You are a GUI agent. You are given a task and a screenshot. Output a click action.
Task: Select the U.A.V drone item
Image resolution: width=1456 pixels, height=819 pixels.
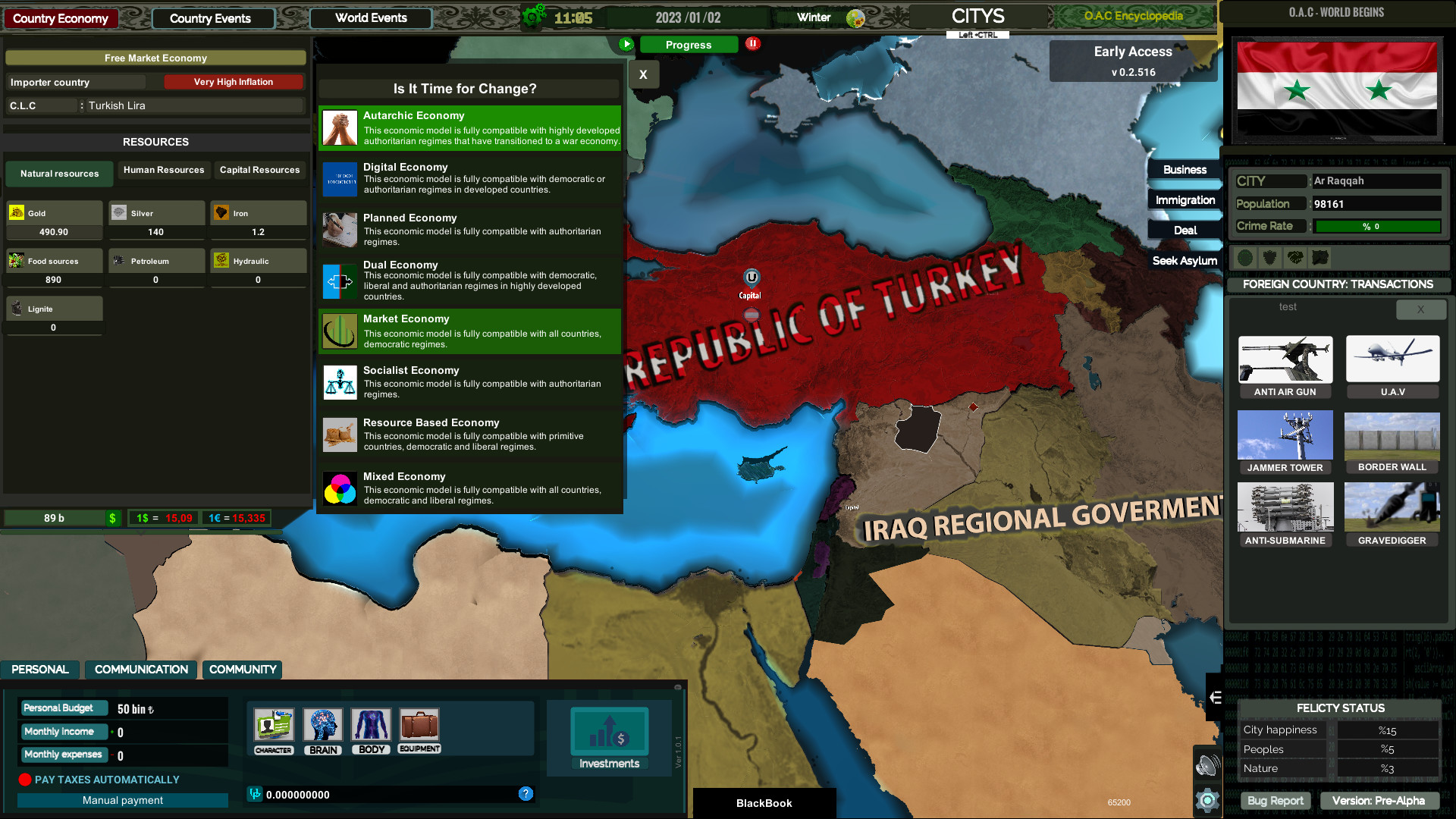tap(1392, 366)
